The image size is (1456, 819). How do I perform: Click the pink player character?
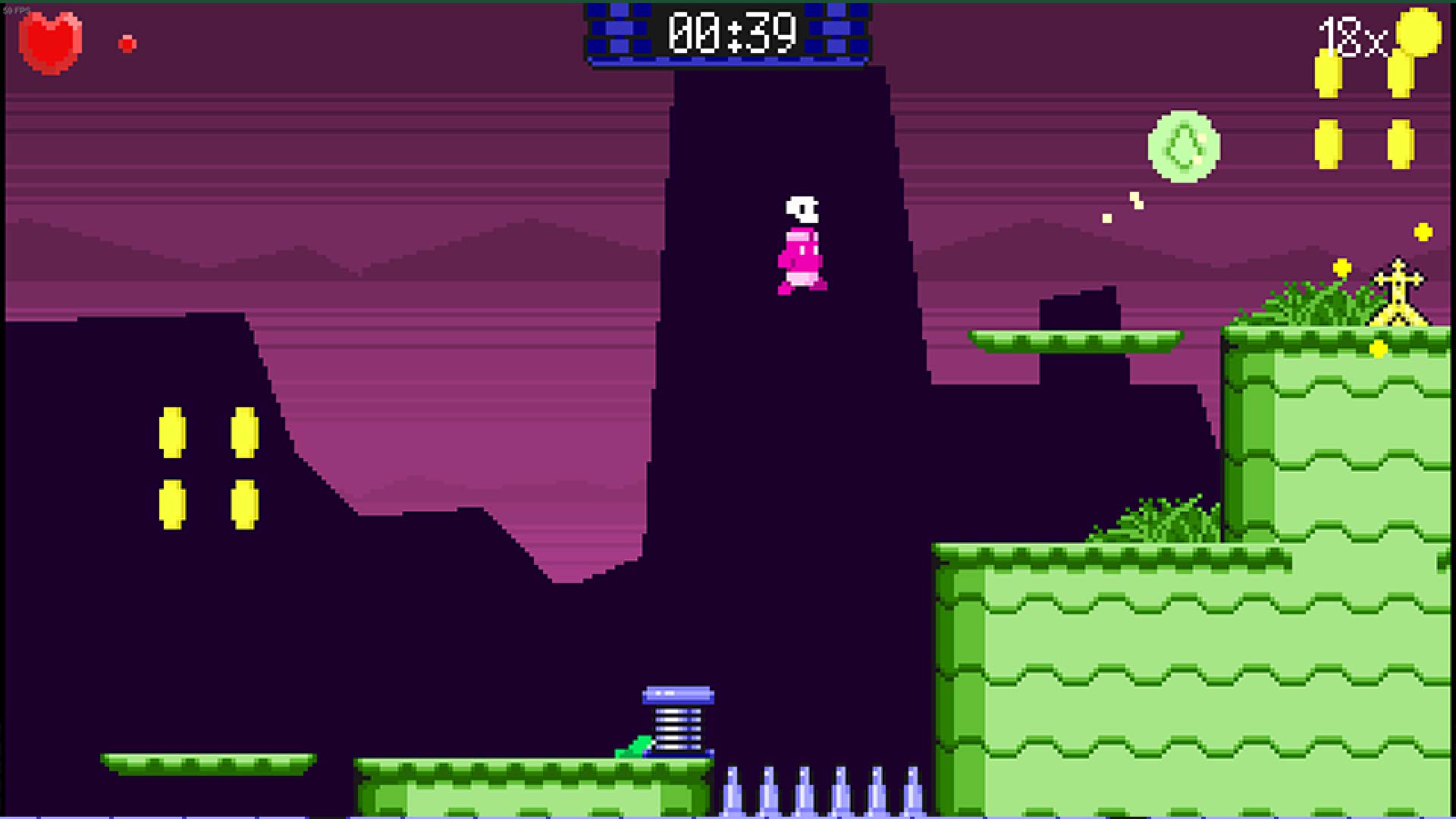click(x=800, y=246)
